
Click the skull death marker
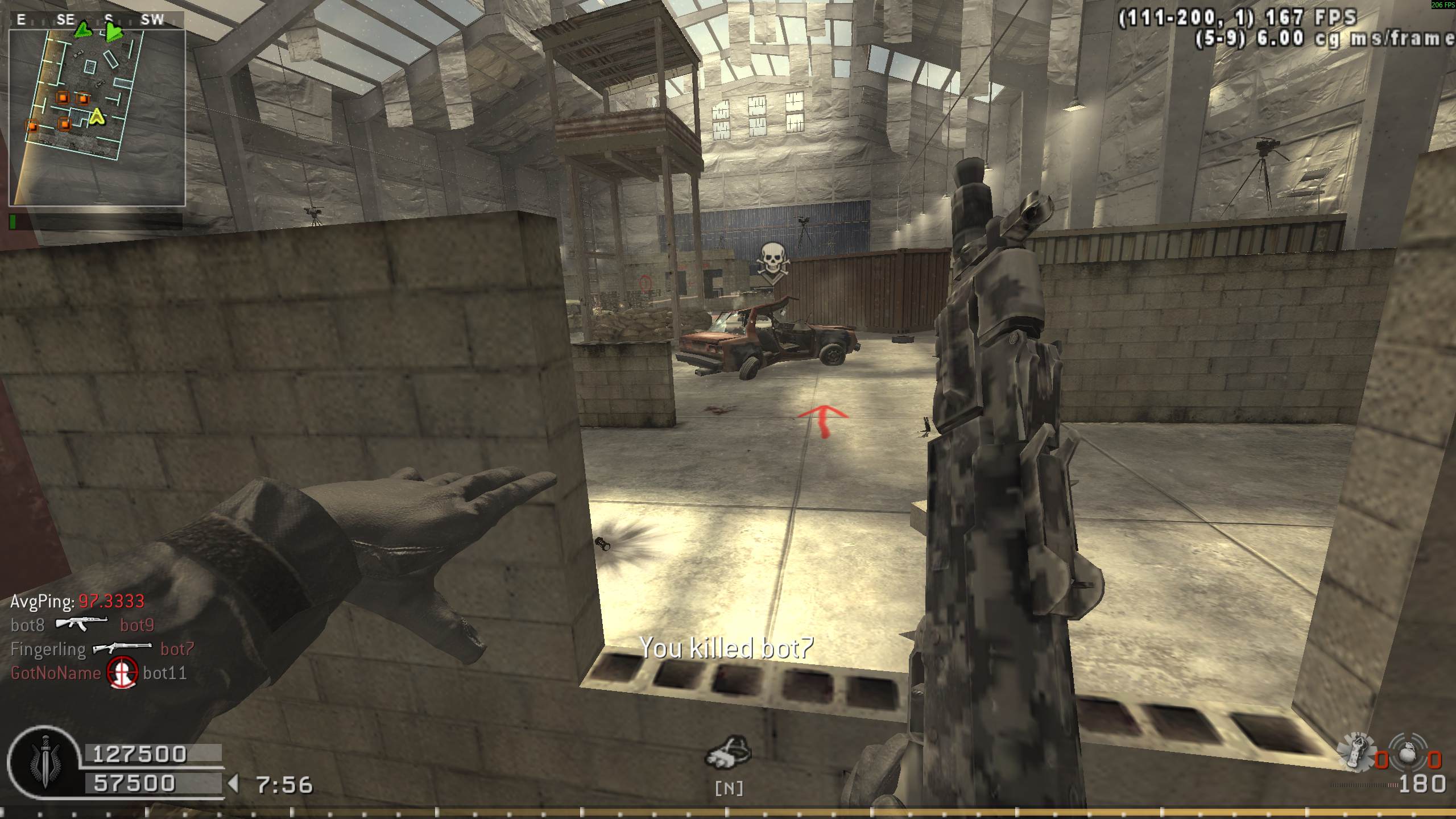click(x=772, y=262)
